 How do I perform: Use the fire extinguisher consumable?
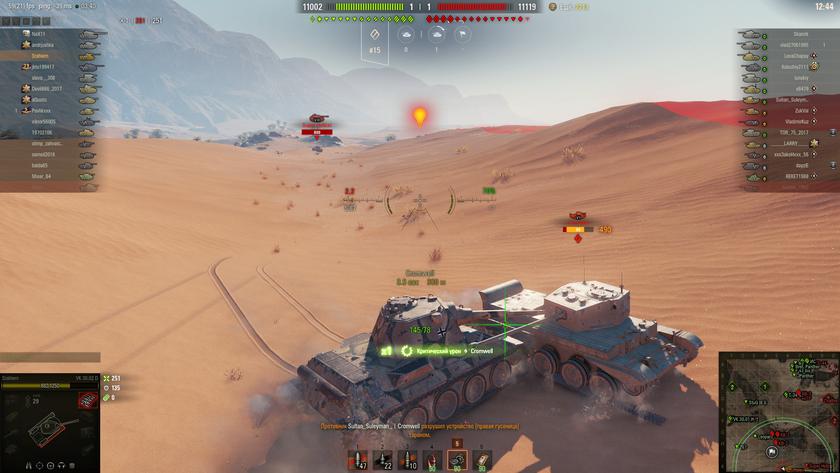coord(432,460)
